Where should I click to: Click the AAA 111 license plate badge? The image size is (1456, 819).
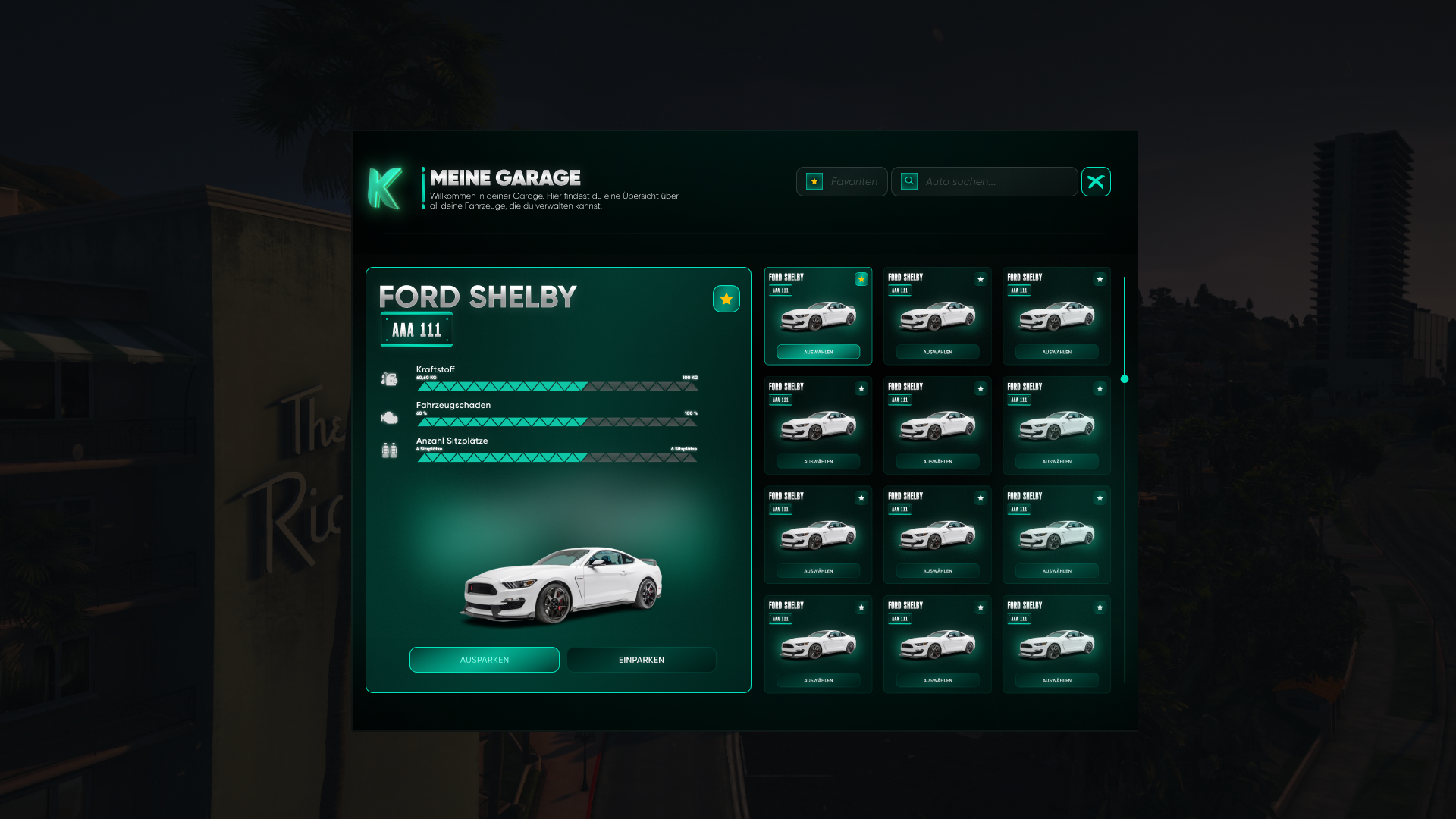coord(416,330)
